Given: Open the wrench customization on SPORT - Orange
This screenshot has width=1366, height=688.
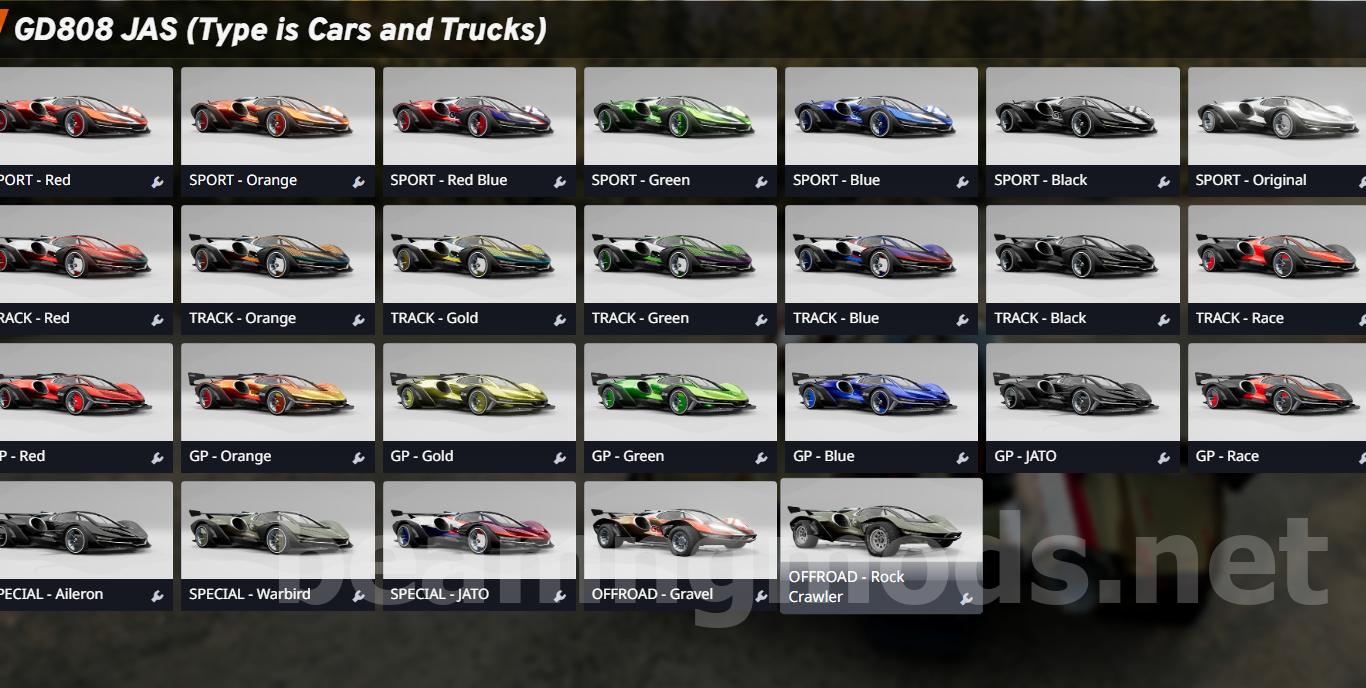Looking at the screenshot, I should pos(358,182).
